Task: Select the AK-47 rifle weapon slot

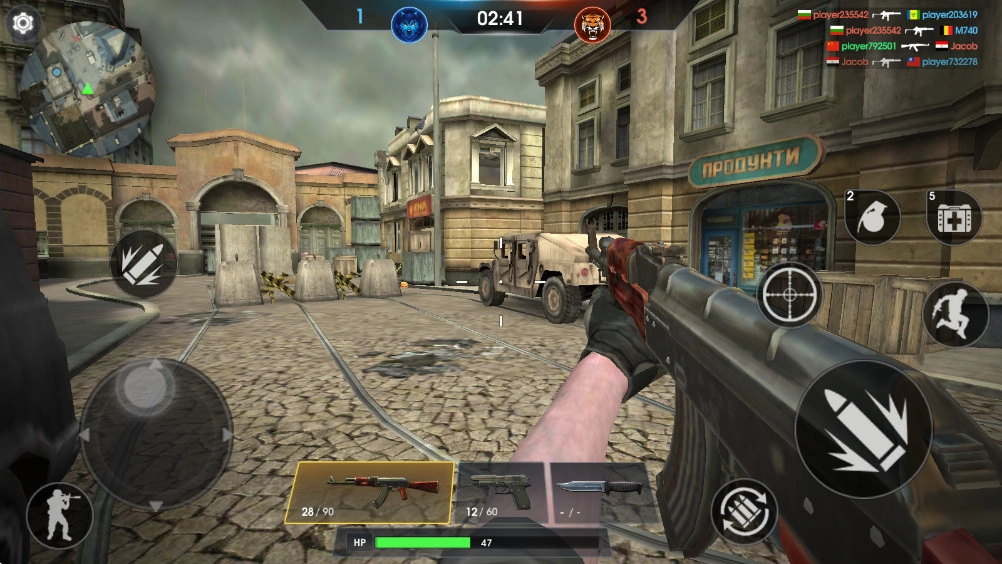Action: click(x=369, y=492)
